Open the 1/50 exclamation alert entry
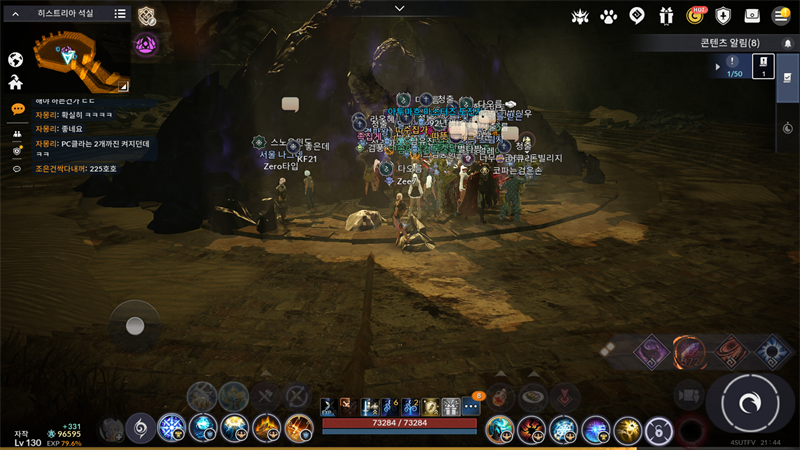This screenshot has width=800, height=450. [733, 66]
